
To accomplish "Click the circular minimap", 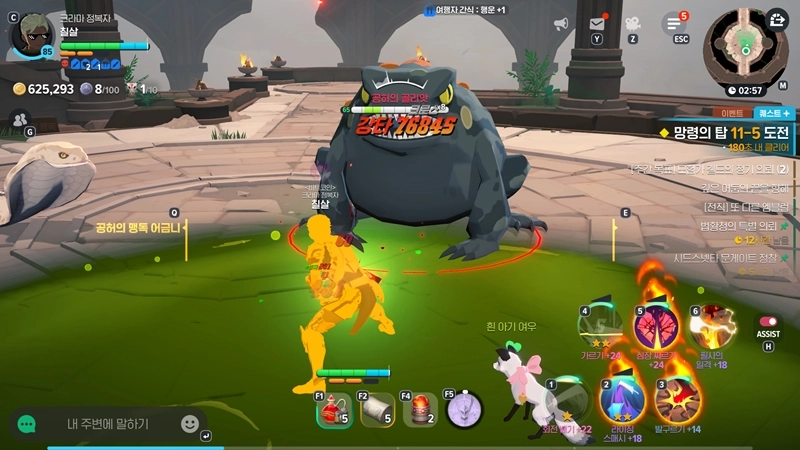I will coord(745,46).
